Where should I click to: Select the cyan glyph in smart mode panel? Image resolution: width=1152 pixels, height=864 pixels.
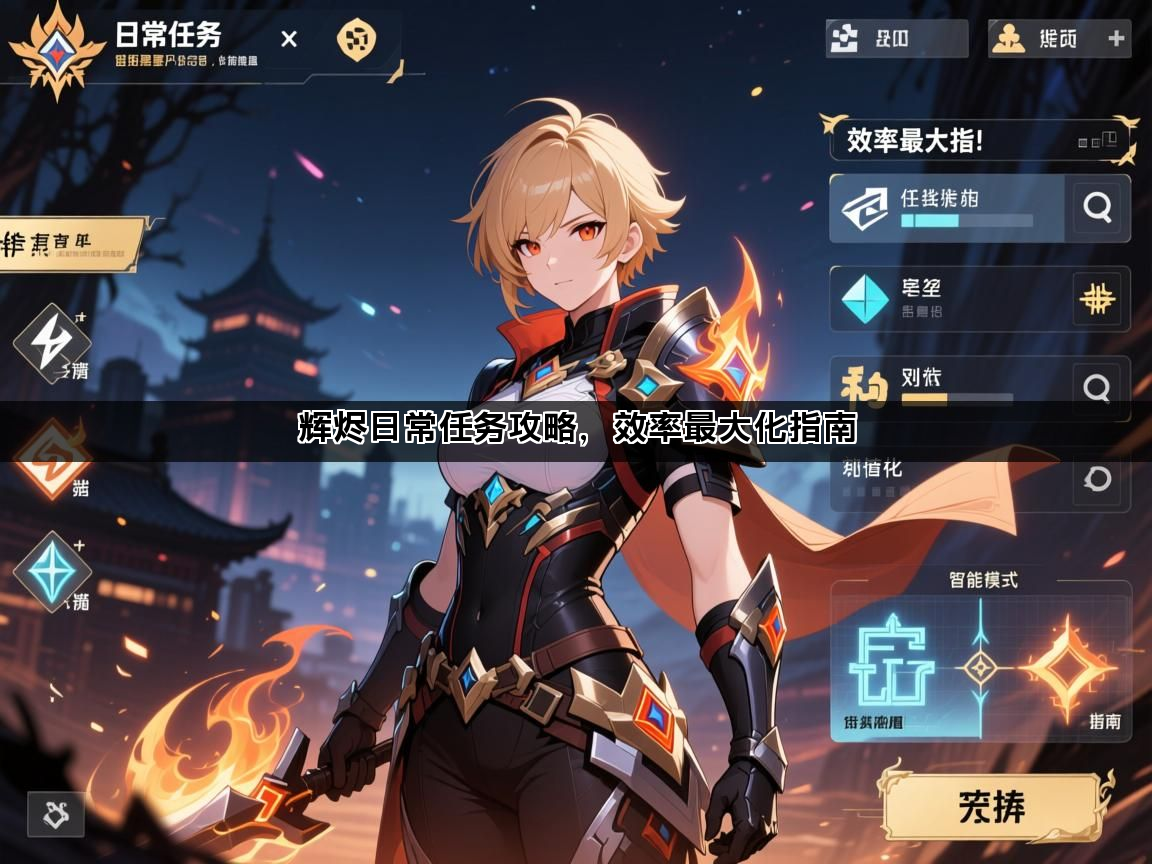(891, 666)
